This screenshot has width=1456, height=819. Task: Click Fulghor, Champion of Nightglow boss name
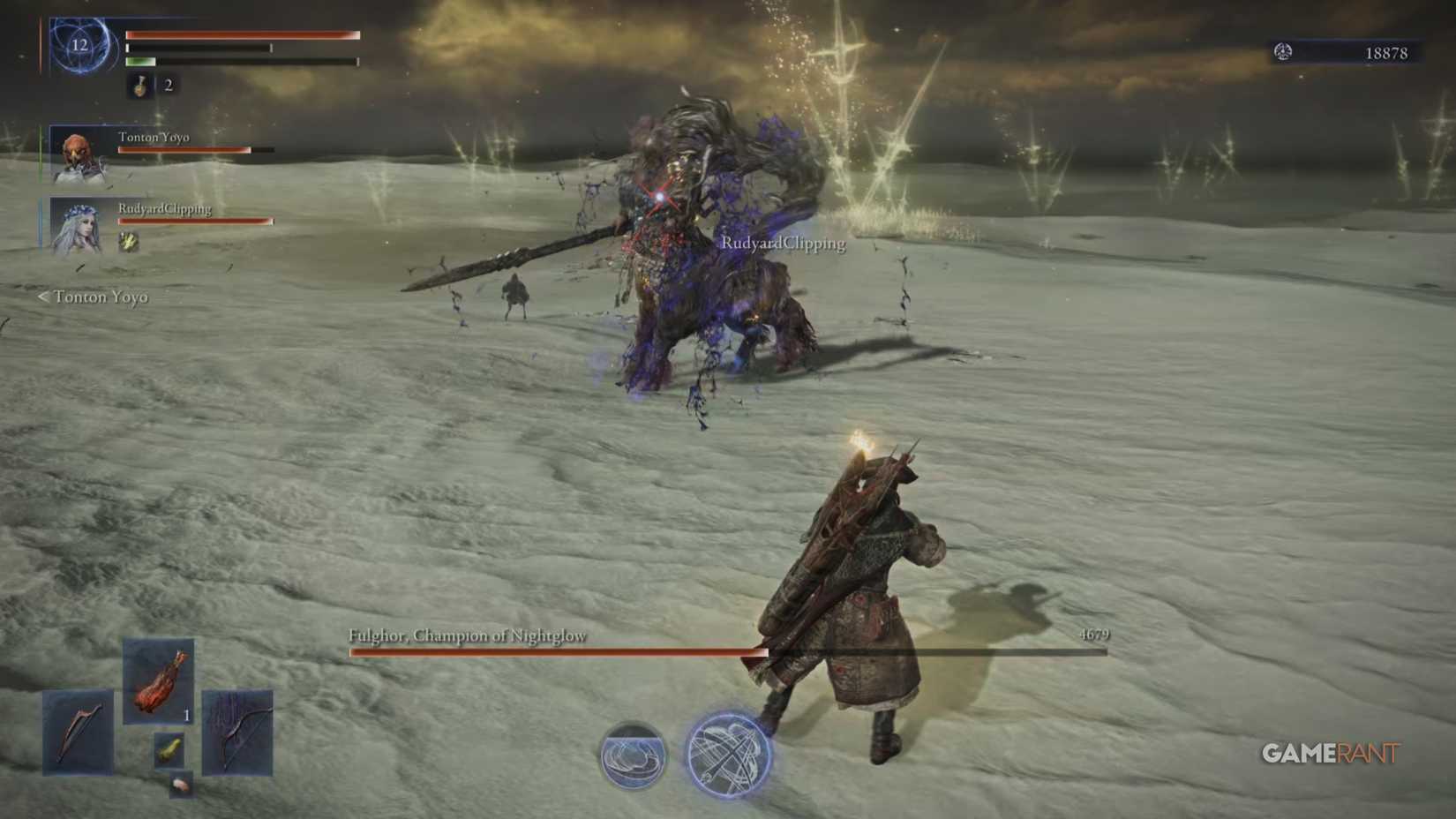(x=468, y=635)
